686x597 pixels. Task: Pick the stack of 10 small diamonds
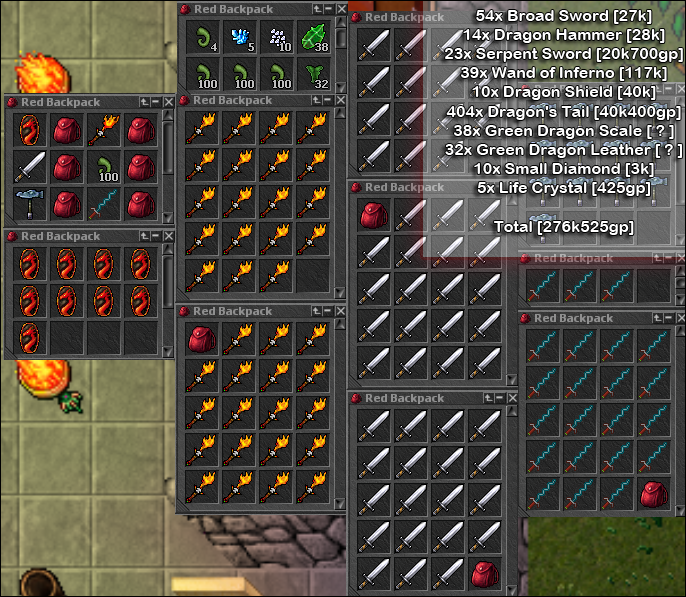tap(277, 38)
